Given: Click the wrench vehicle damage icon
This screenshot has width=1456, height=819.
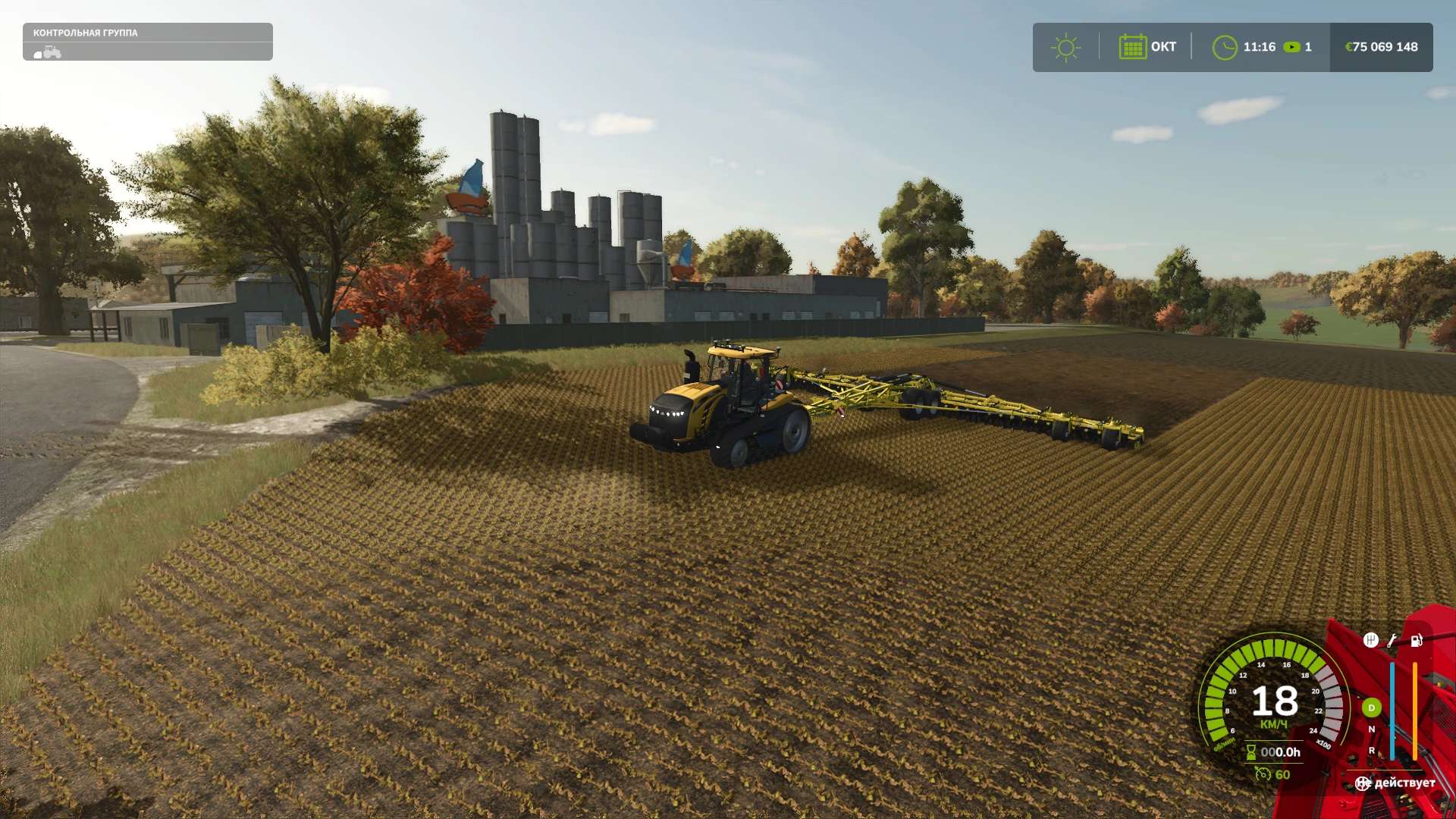Looking at the screenshot, I should coord(1392,641).
